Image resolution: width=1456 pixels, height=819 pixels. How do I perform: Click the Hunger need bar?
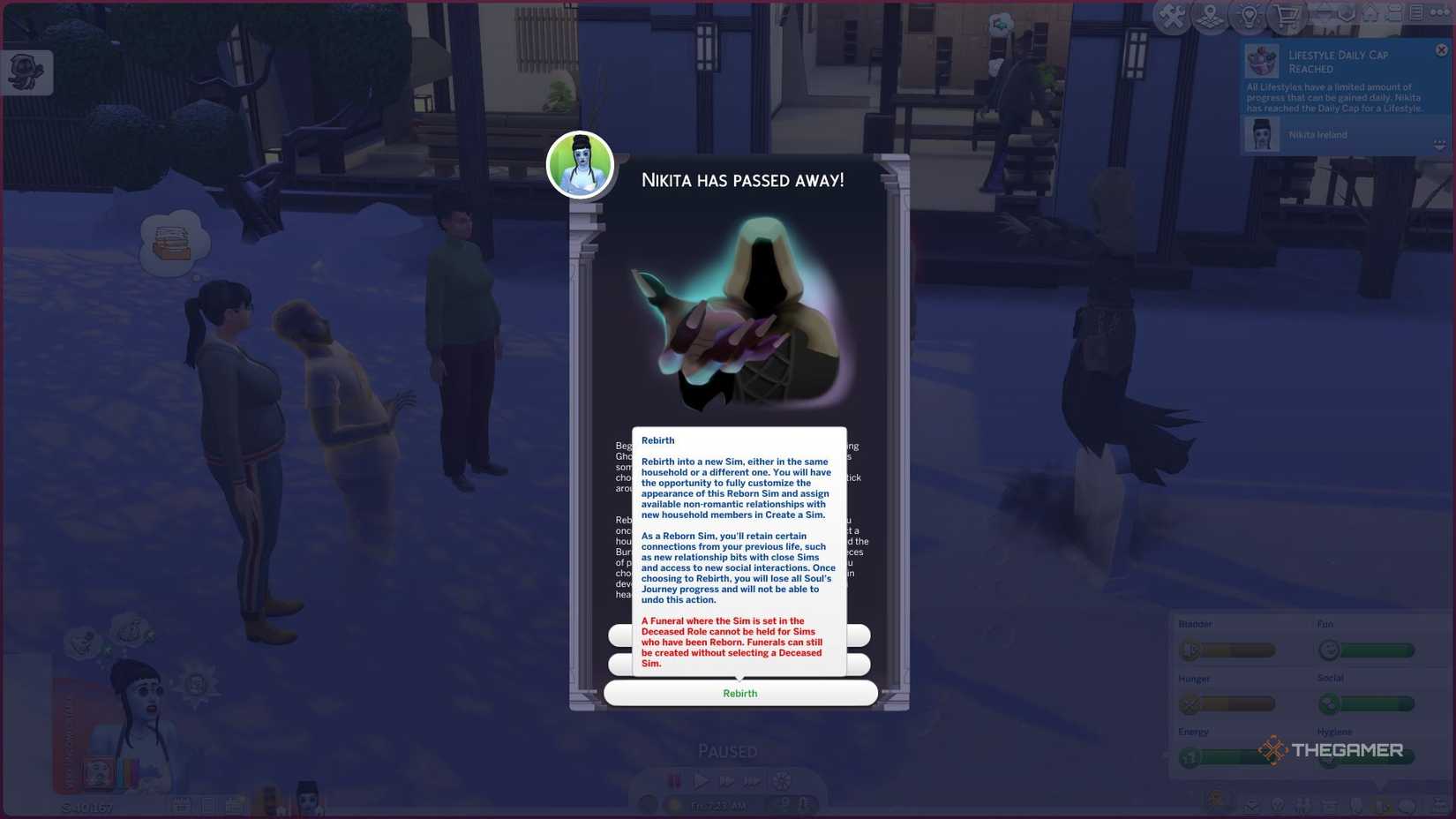click(x=1227, y=704)
